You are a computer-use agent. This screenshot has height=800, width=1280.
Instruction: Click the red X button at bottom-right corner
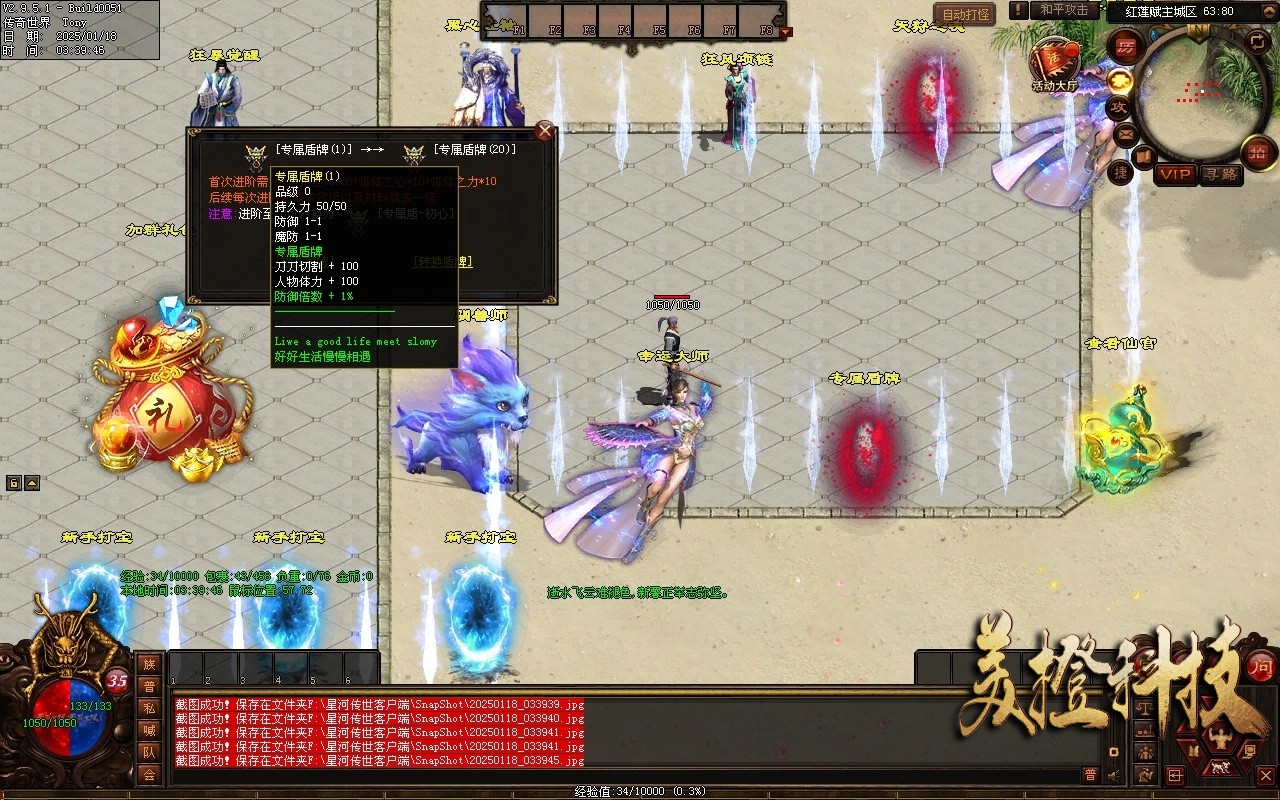1265,775
